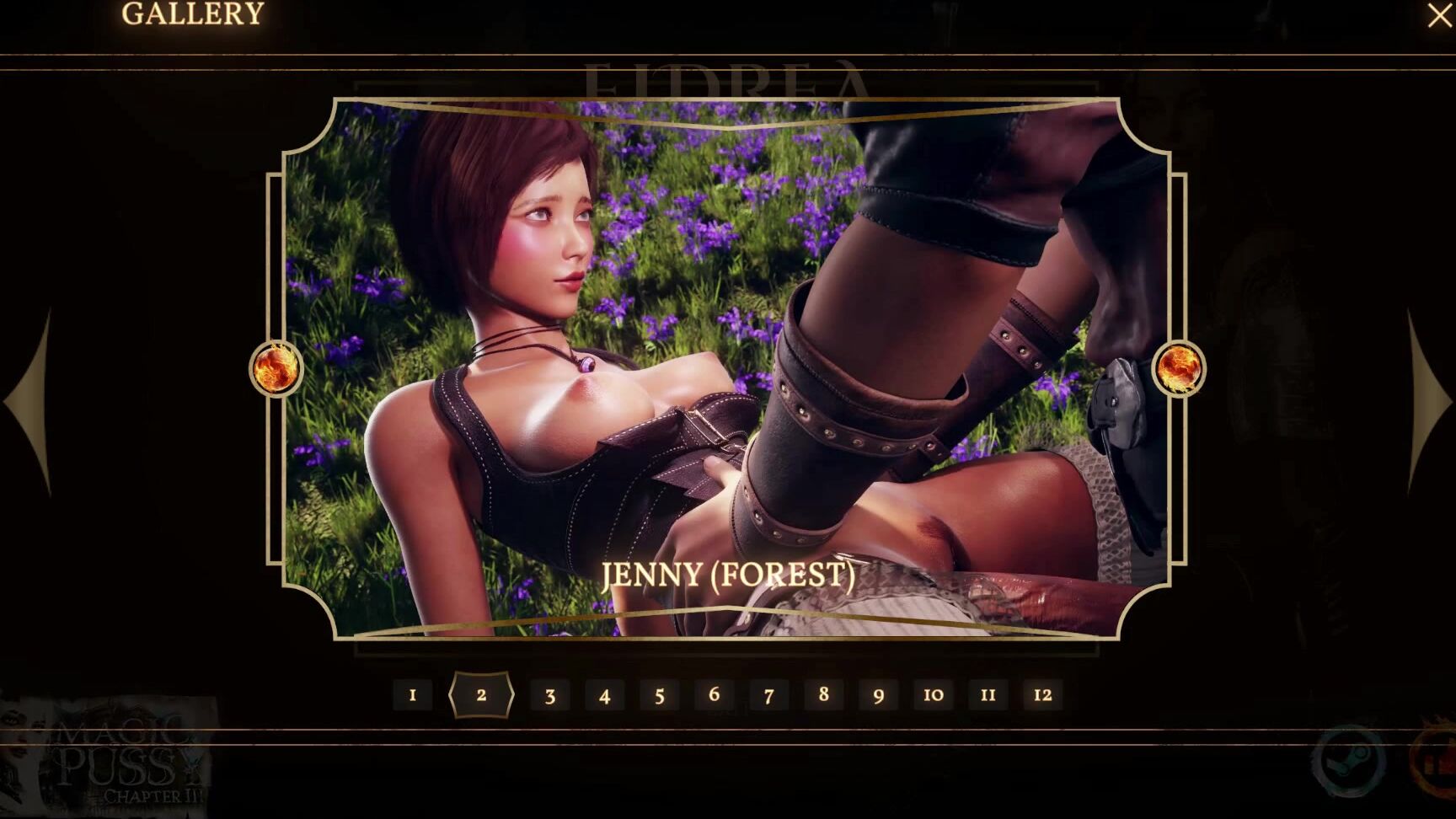
Task: Click page number 4 in the pagination bar
Action: pos(605,696)
